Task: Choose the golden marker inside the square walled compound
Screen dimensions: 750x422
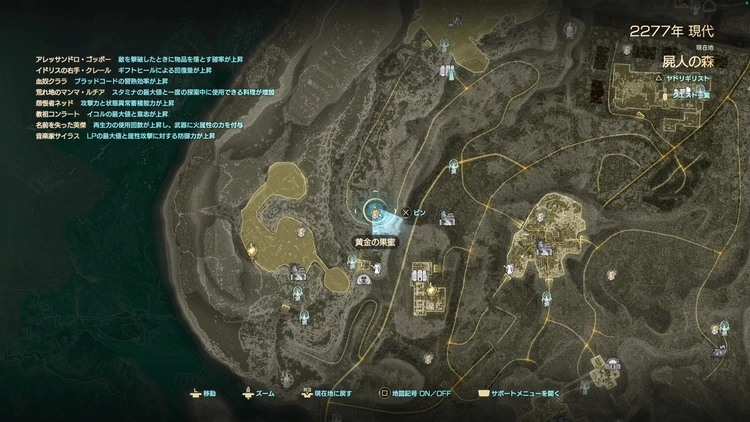Action: [x=431, y=289]
